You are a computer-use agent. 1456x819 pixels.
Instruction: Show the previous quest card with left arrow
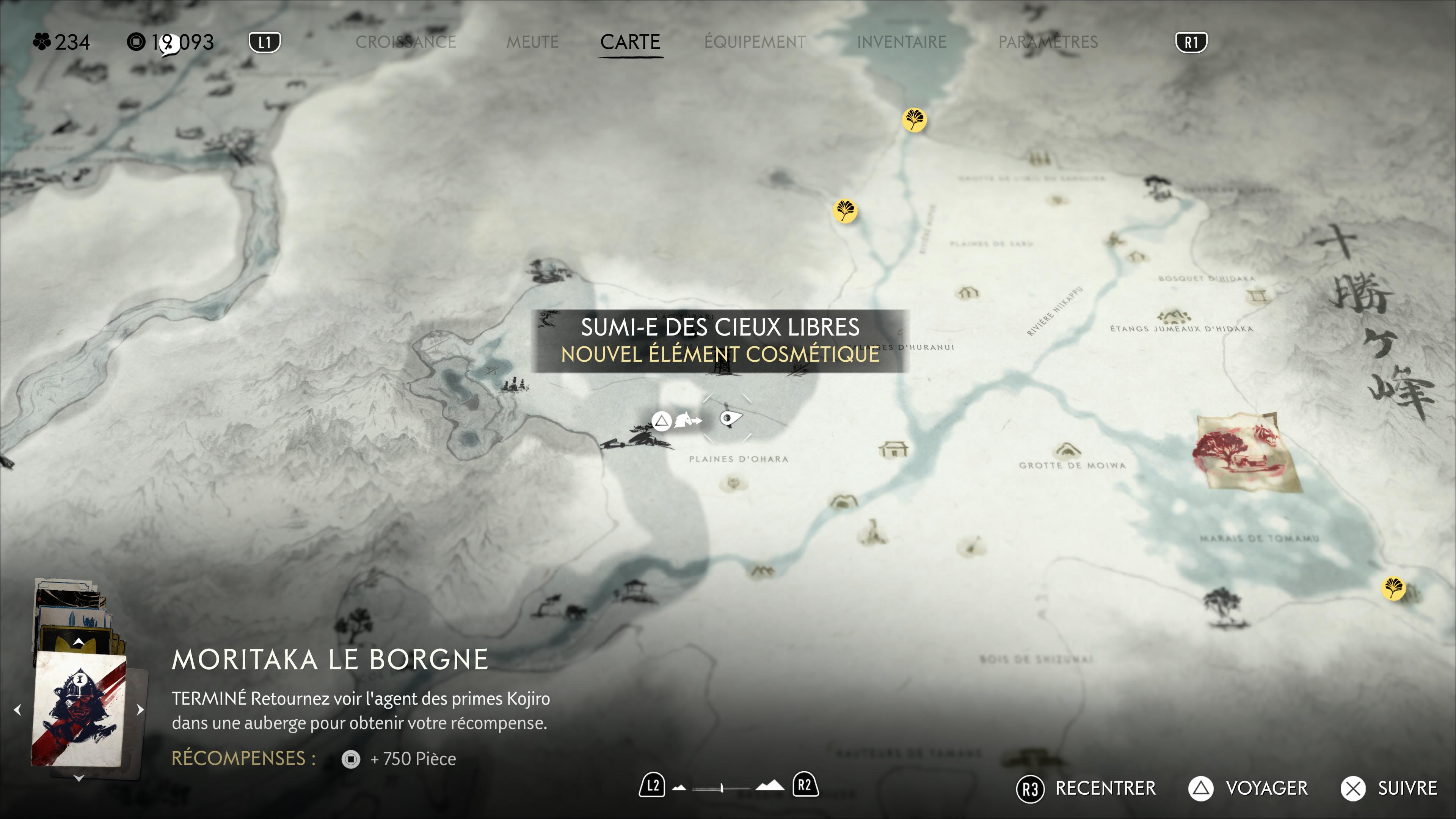17,709
